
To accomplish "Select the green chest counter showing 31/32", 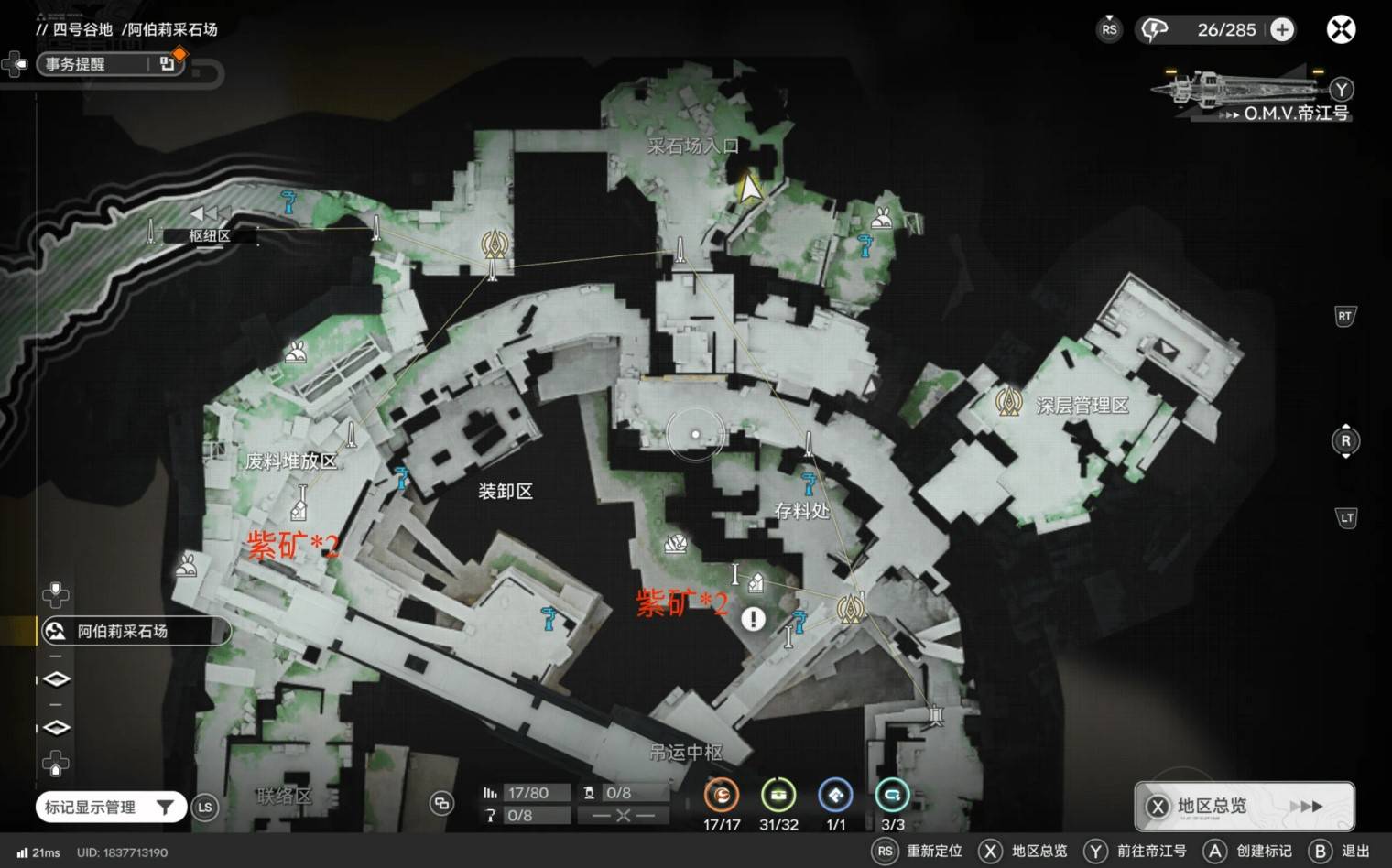I will (778, 796).
